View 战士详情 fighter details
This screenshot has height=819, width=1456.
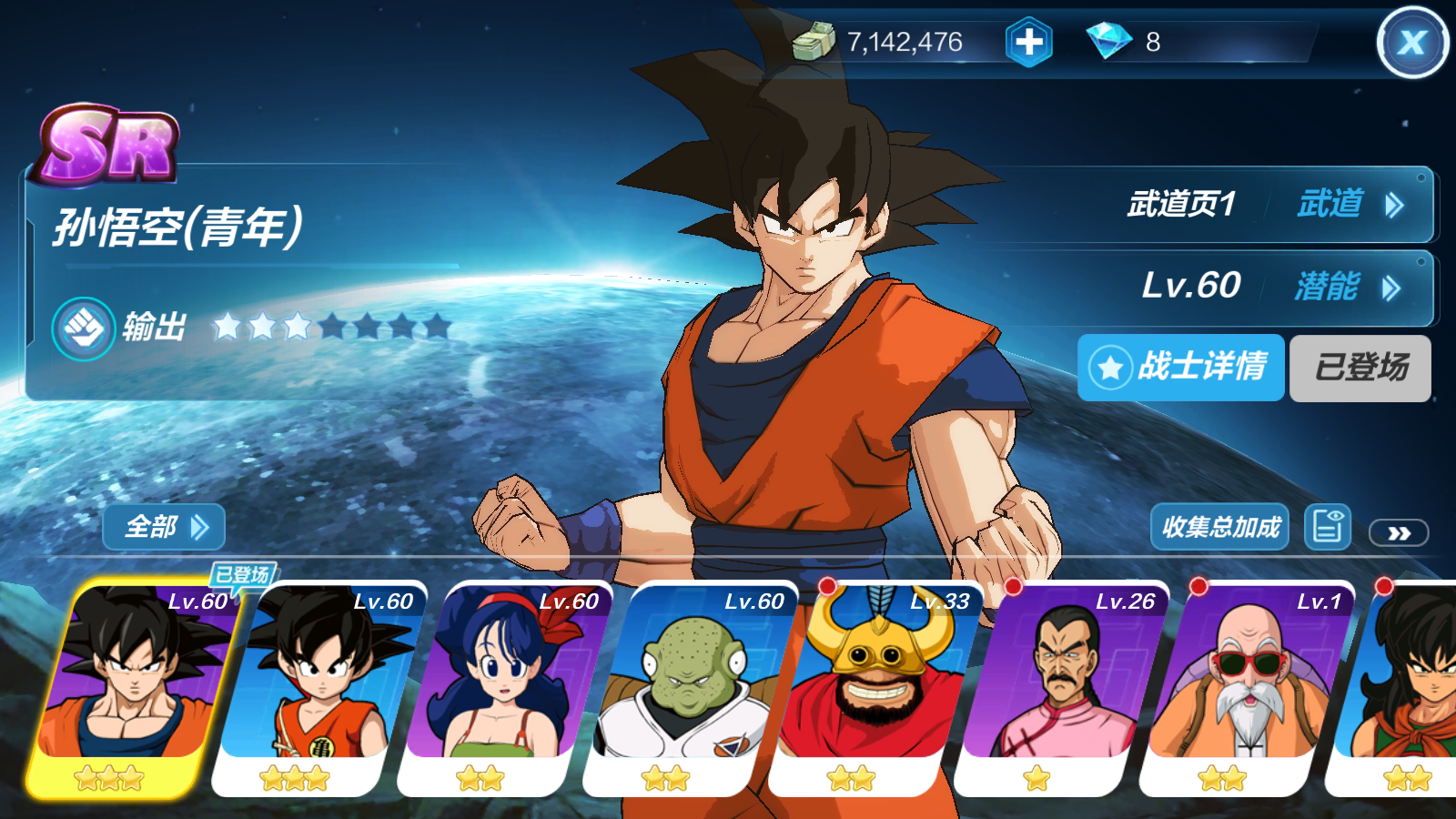1180,368
